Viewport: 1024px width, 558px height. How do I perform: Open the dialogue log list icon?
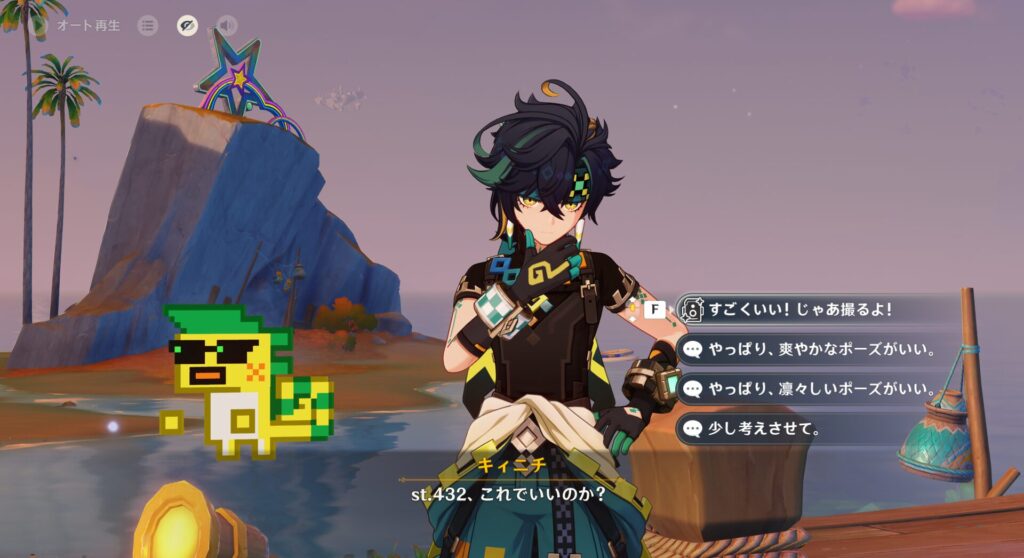coord(148,26)
